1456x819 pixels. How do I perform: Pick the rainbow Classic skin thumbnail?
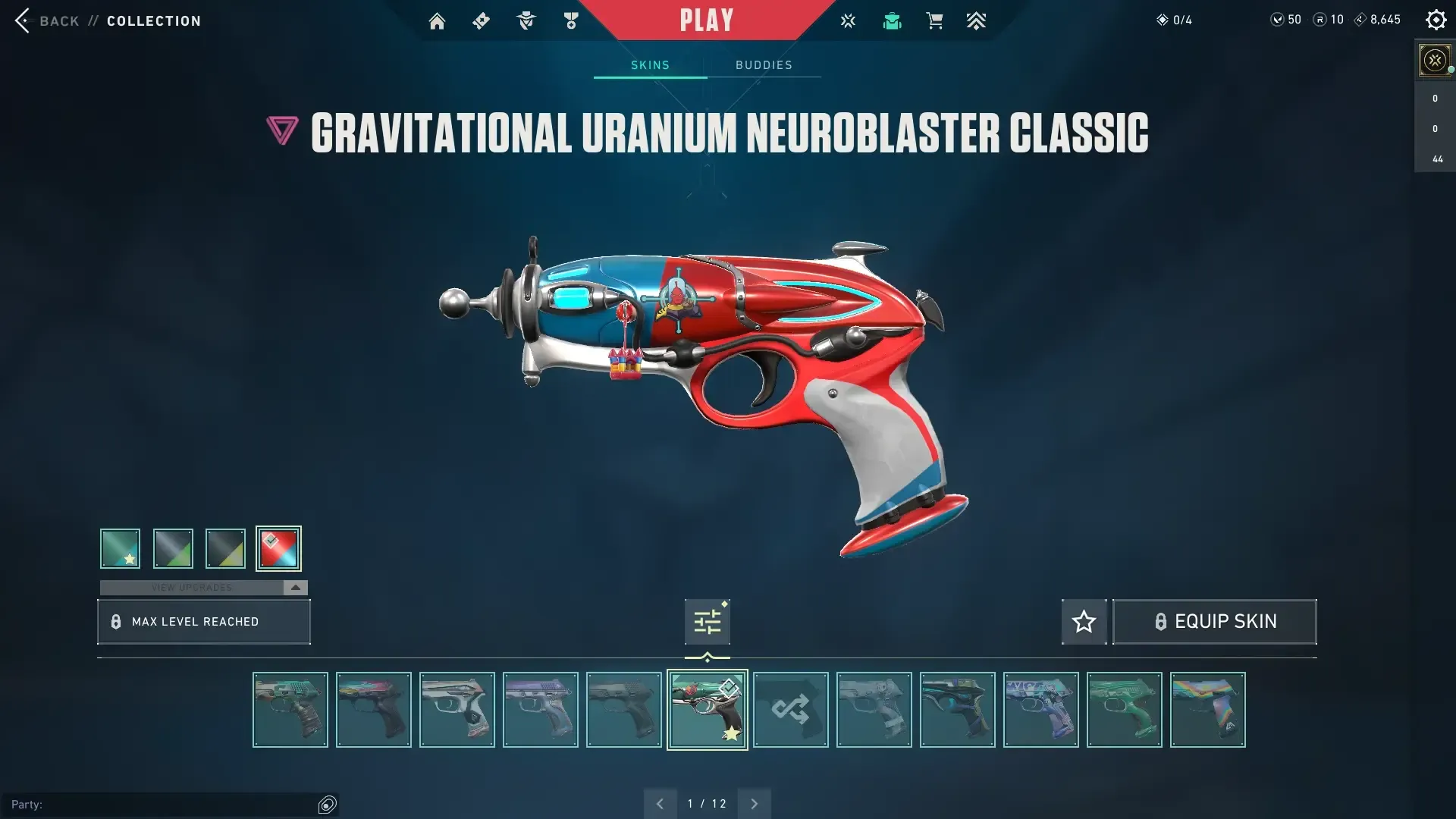pos(1207,710)
